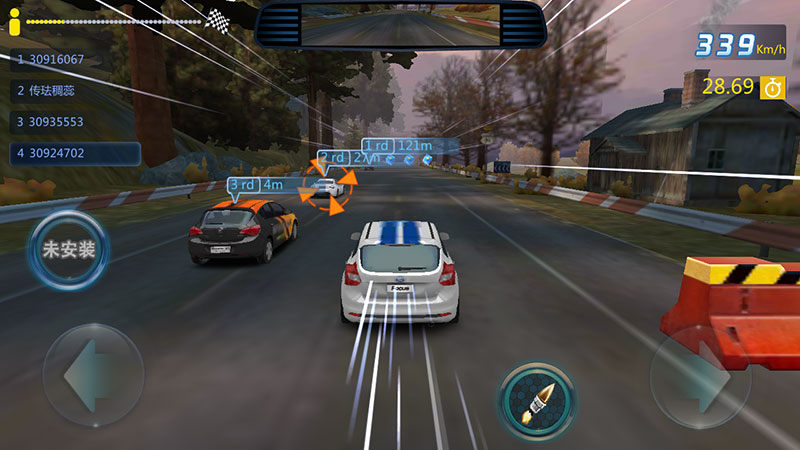Steer left with the left arrow button
The height and width of the screenshot is (450, 800).
(x=92, y=375)
